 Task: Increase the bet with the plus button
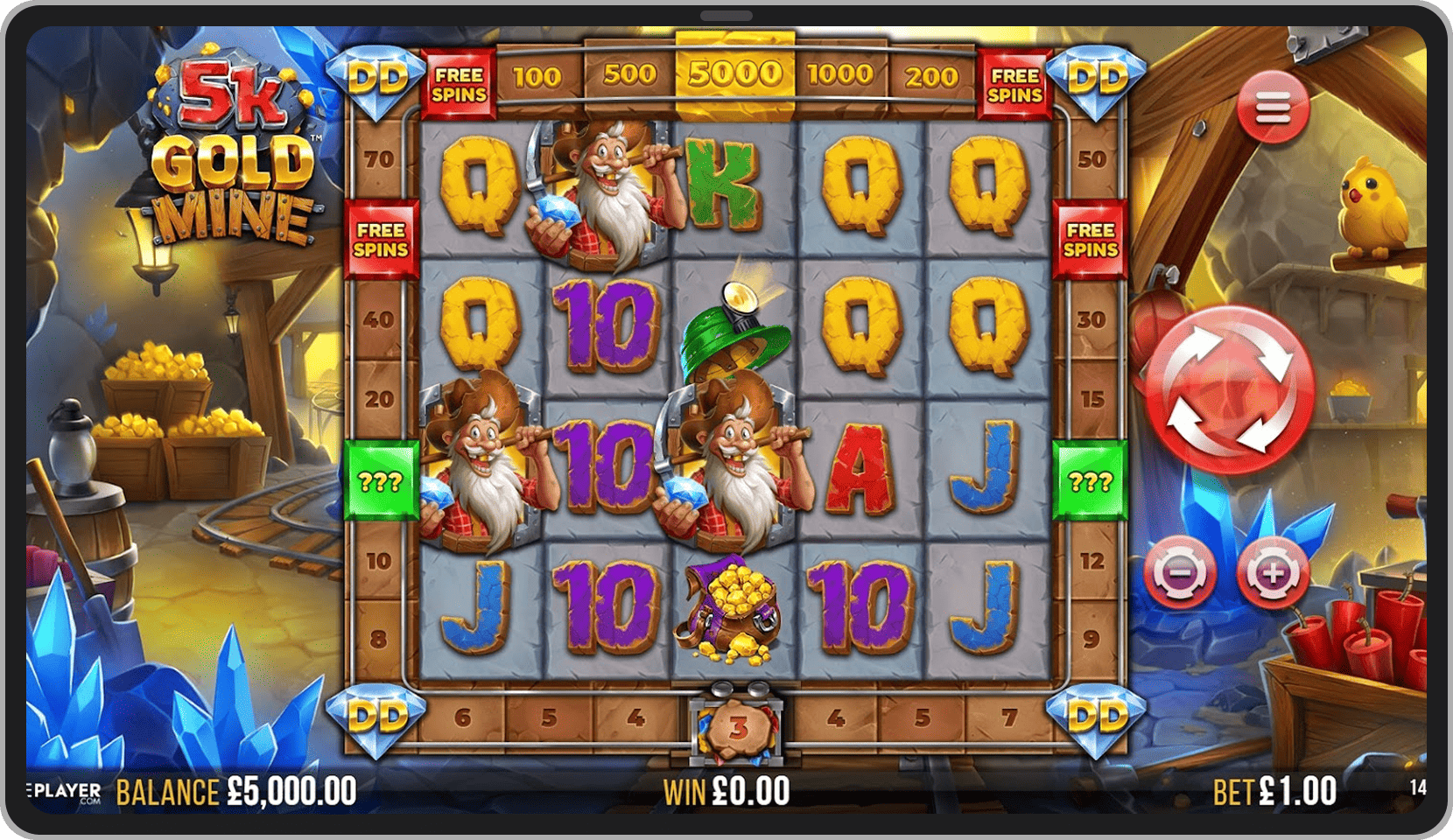[x=1274, y=573]
